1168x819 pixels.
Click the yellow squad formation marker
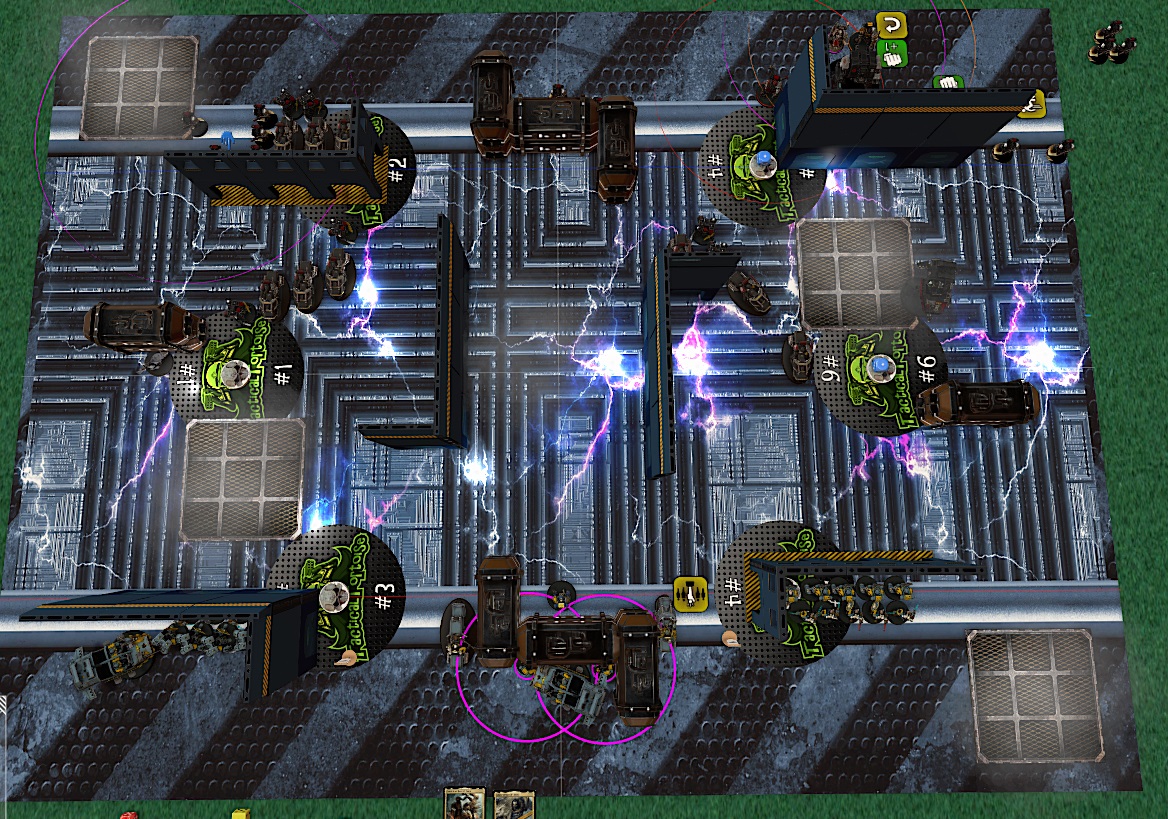click(688, 592)
